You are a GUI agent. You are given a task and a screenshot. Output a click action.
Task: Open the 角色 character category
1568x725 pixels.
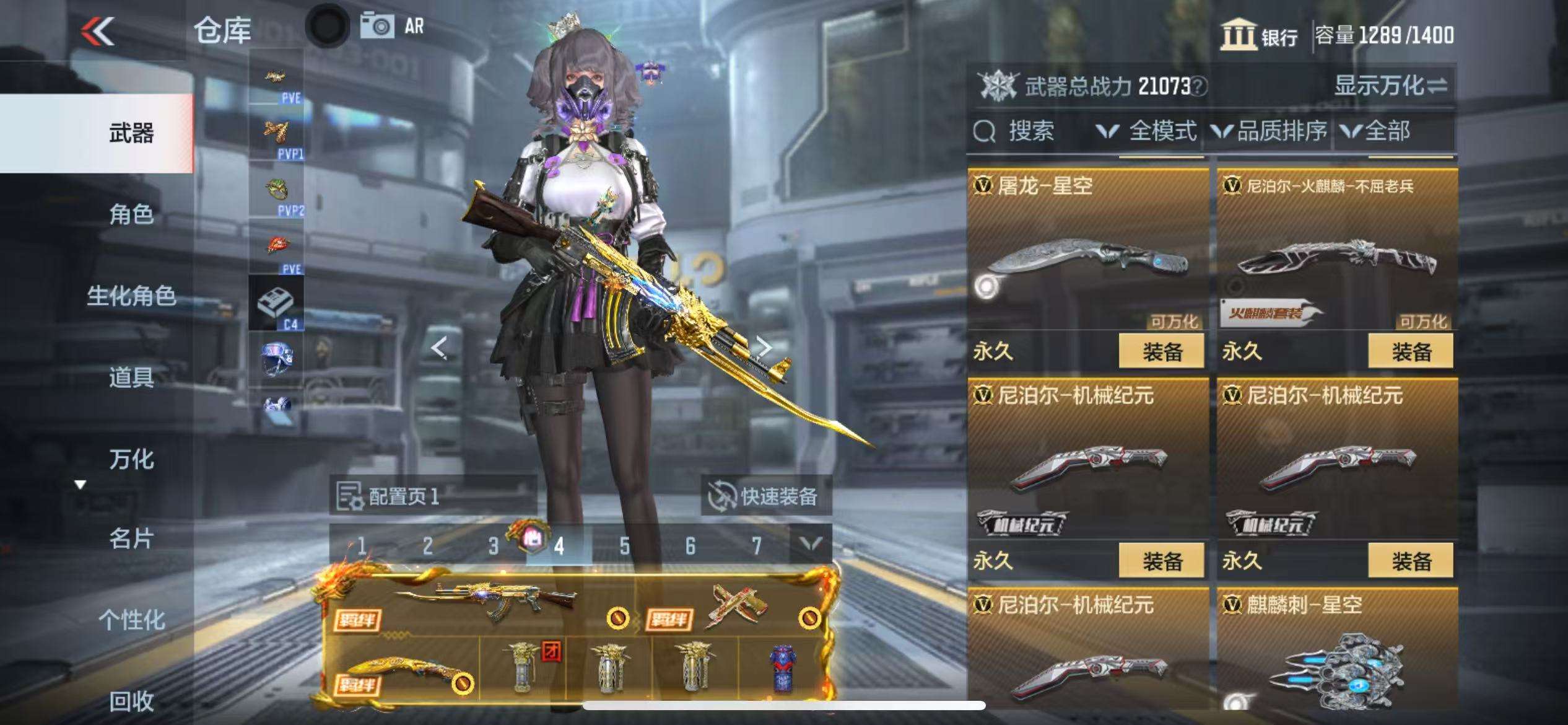click(131, 214)
